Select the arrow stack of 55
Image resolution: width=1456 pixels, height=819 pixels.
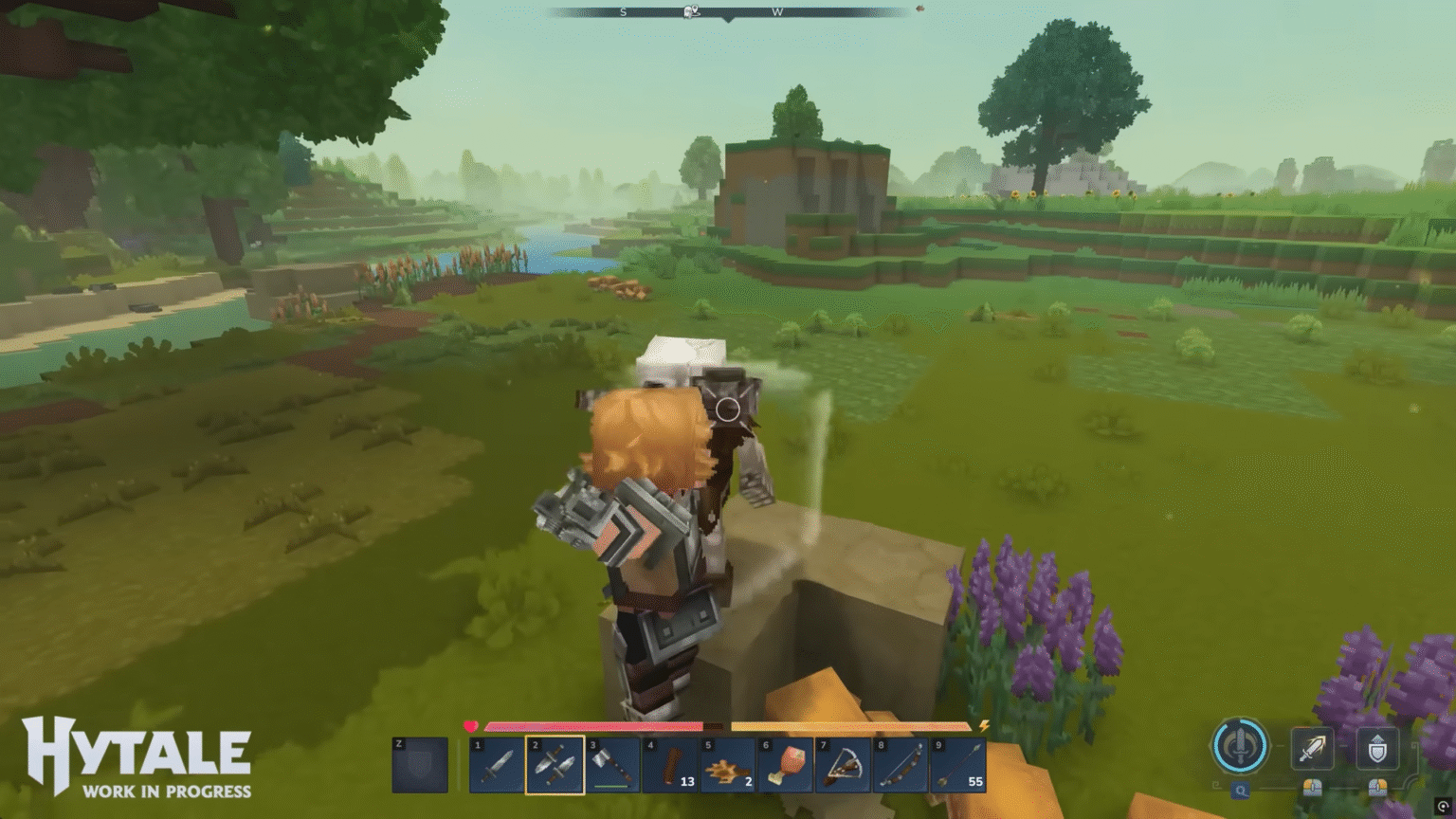coord(957,766)
